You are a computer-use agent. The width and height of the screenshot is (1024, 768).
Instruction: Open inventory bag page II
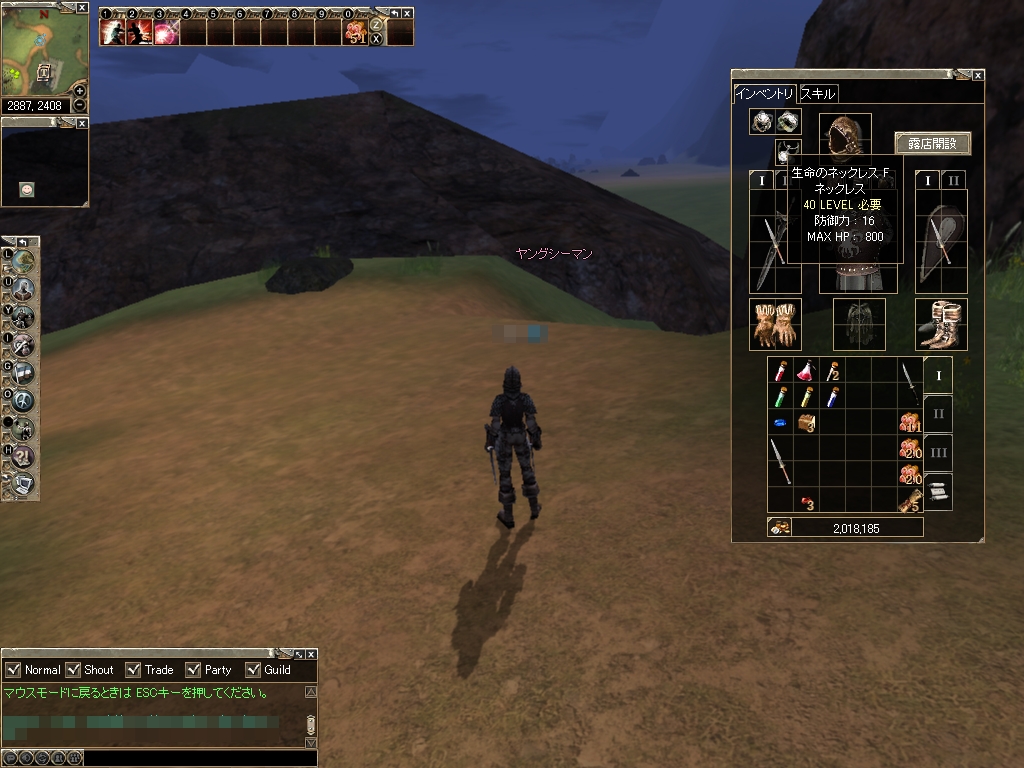pyautogui.click(x=938, y=413)
